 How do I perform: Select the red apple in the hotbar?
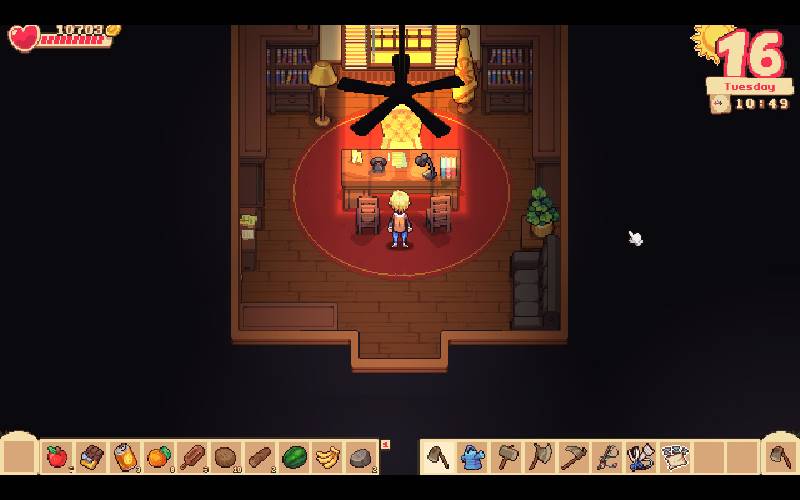click(x=57, y=457)
